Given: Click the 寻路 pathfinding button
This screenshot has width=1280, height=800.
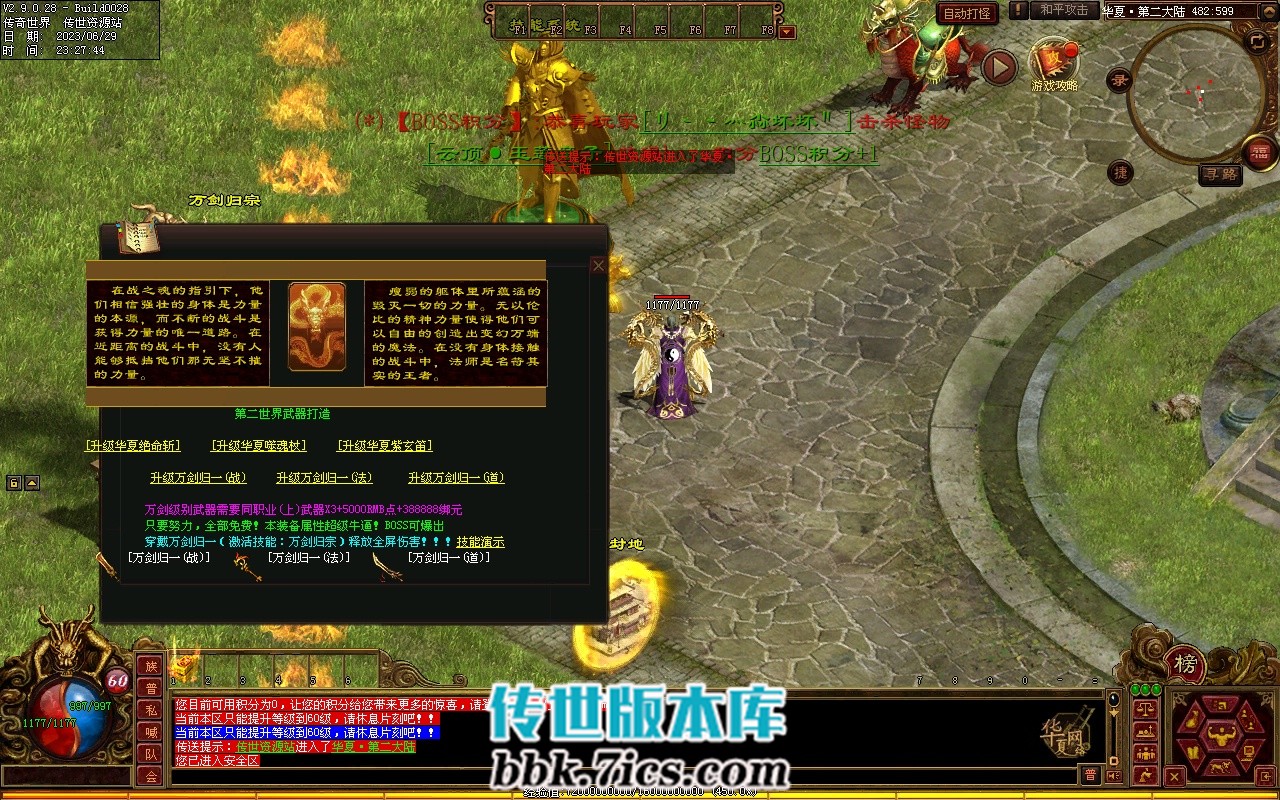Looking at the screenshot, I should (1219, 175).
